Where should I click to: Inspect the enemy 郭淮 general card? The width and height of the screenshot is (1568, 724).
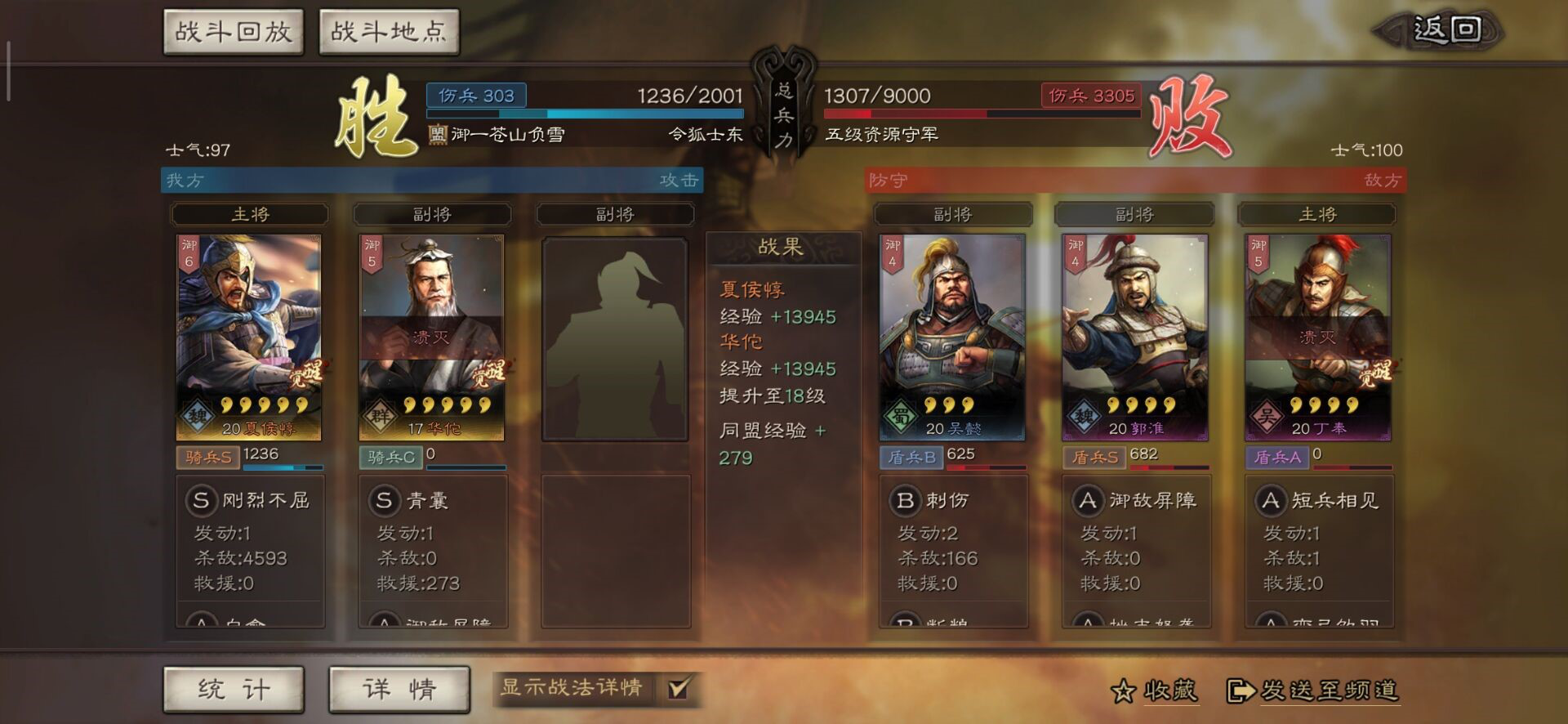pyautogui.click(x=1134, y=337)
